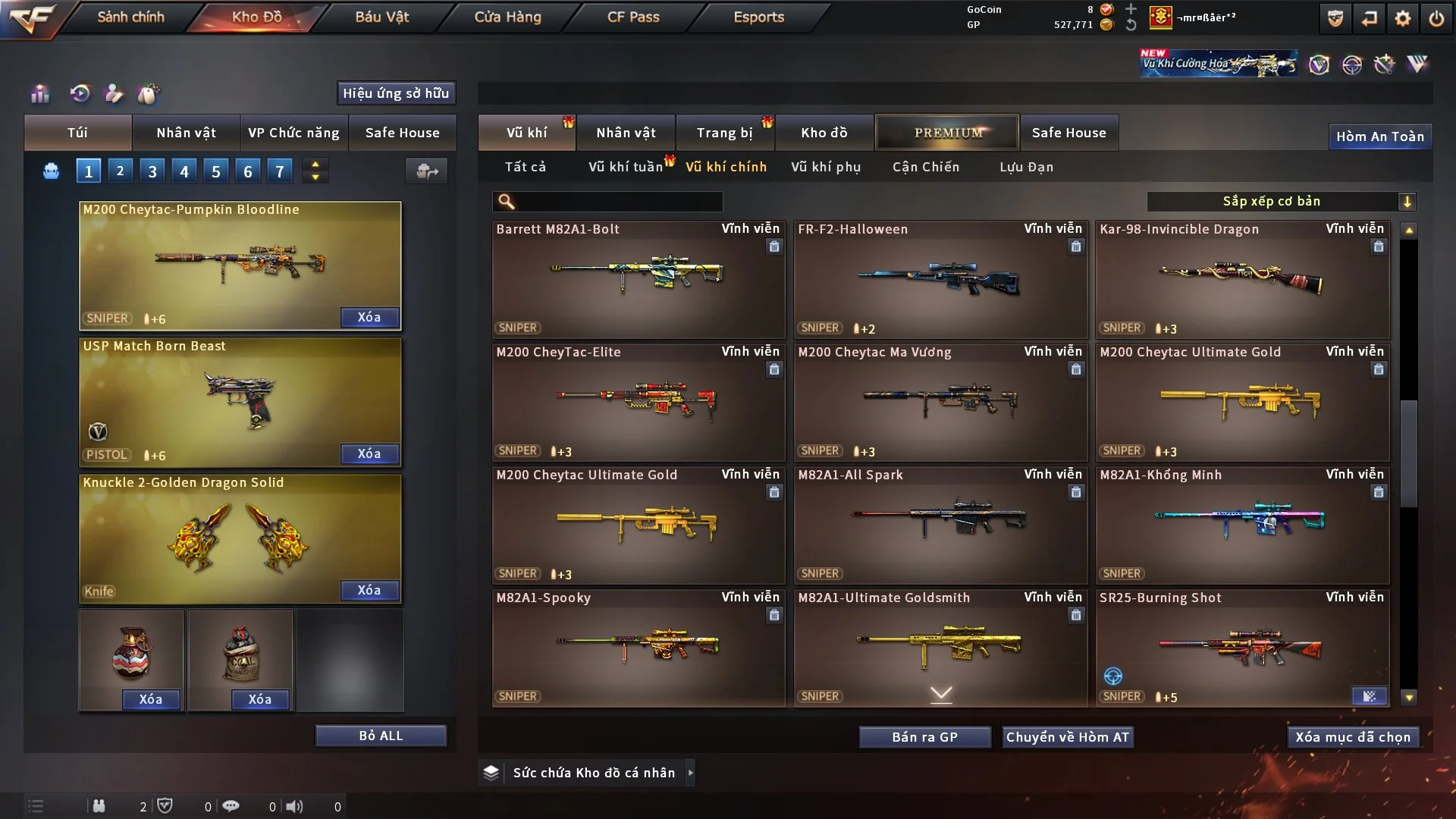The width and height of the screenshot is (1456, 819).
Task: Choose bag slot number 3
Action: 152,171
